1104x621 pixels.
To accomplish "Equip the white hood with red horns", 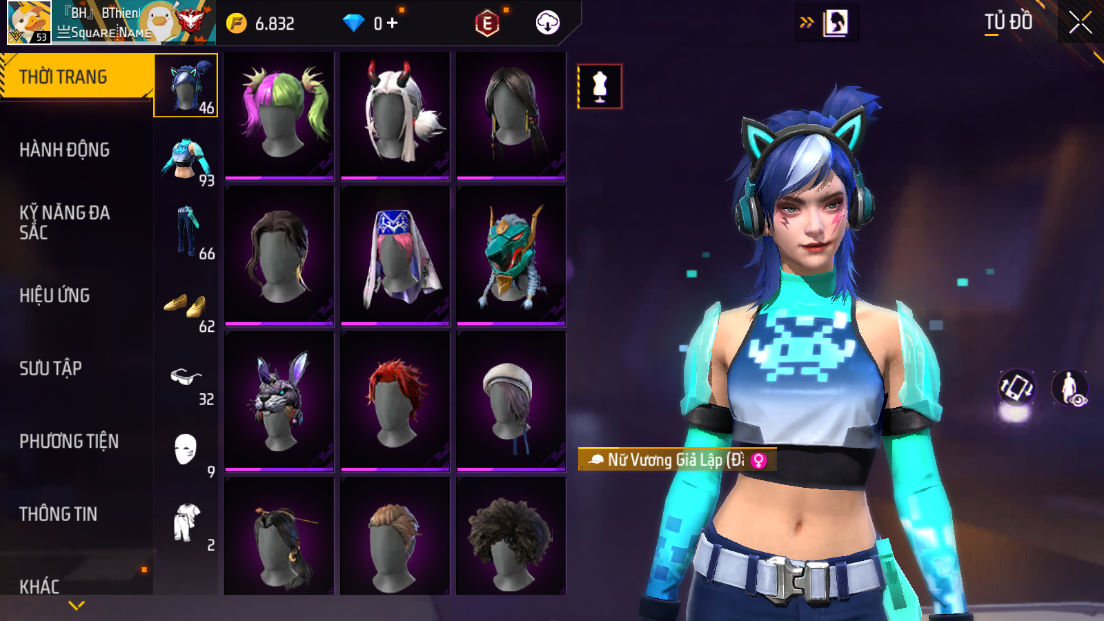I will (x=395, y=112).
